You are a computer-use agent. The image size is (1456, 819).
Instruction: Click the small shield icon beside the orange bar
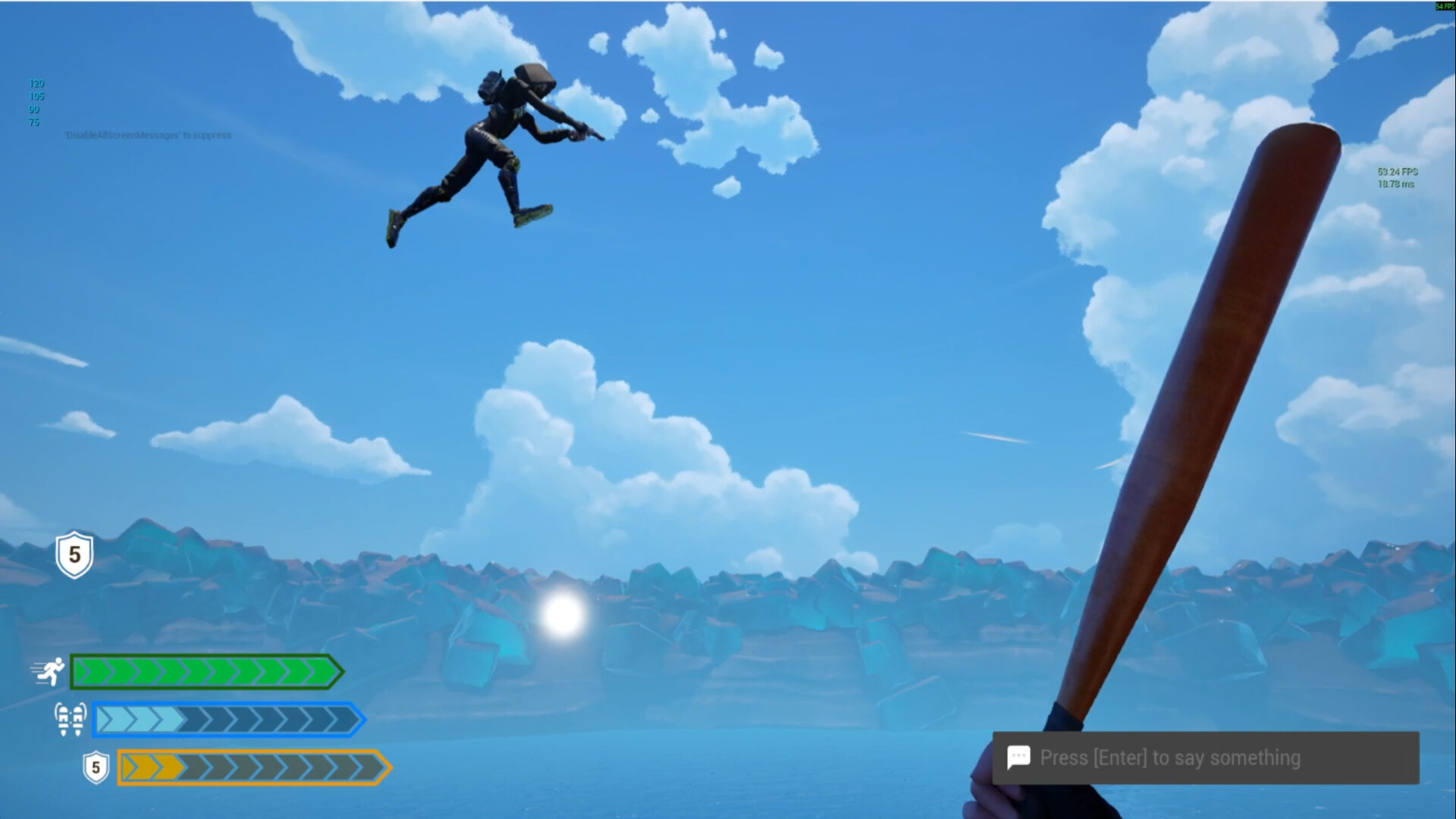[95, 767]
